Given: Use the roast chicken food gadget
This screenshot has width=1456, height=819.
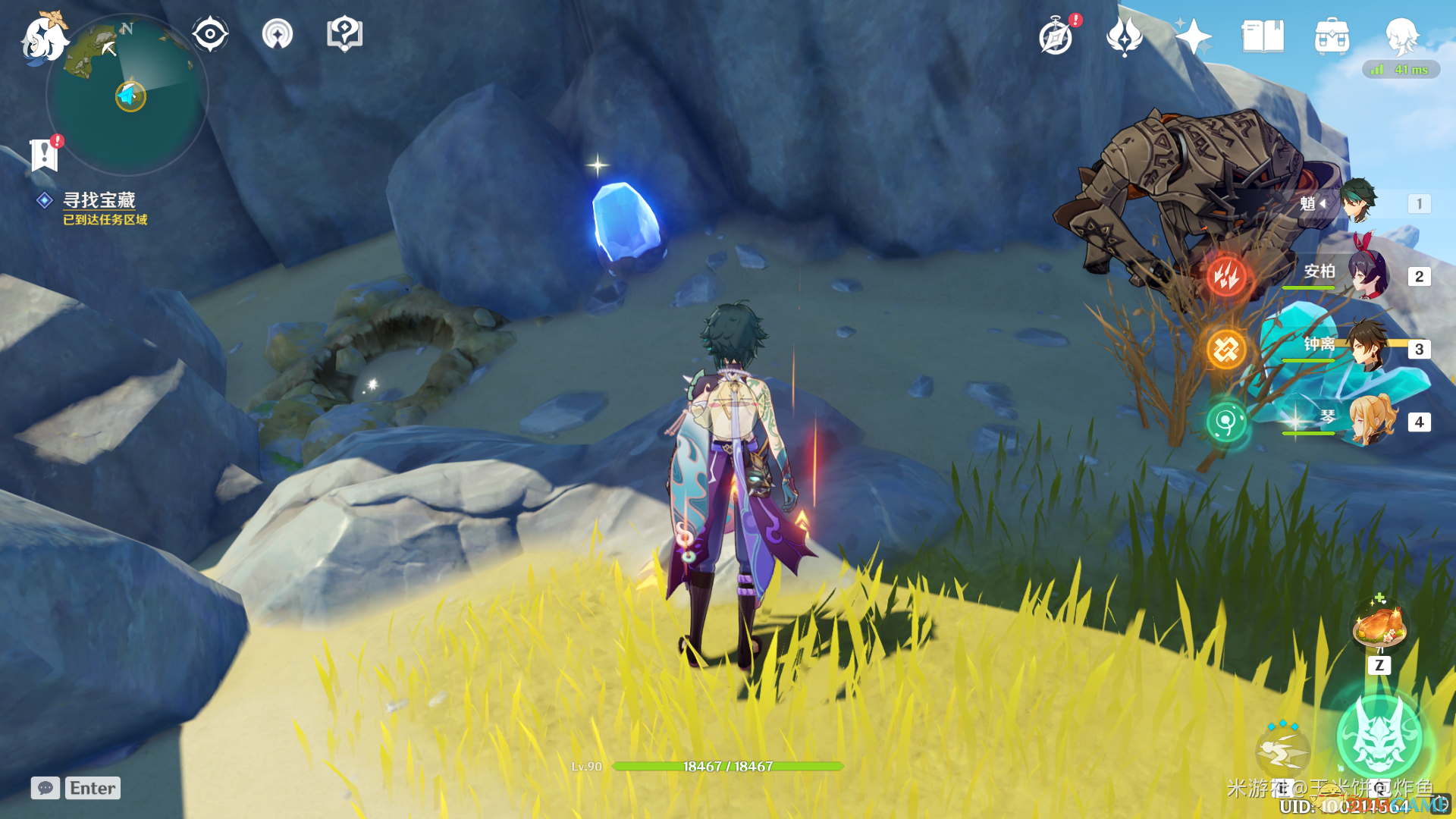Looking at the screenshot, I should point(1379,625).
